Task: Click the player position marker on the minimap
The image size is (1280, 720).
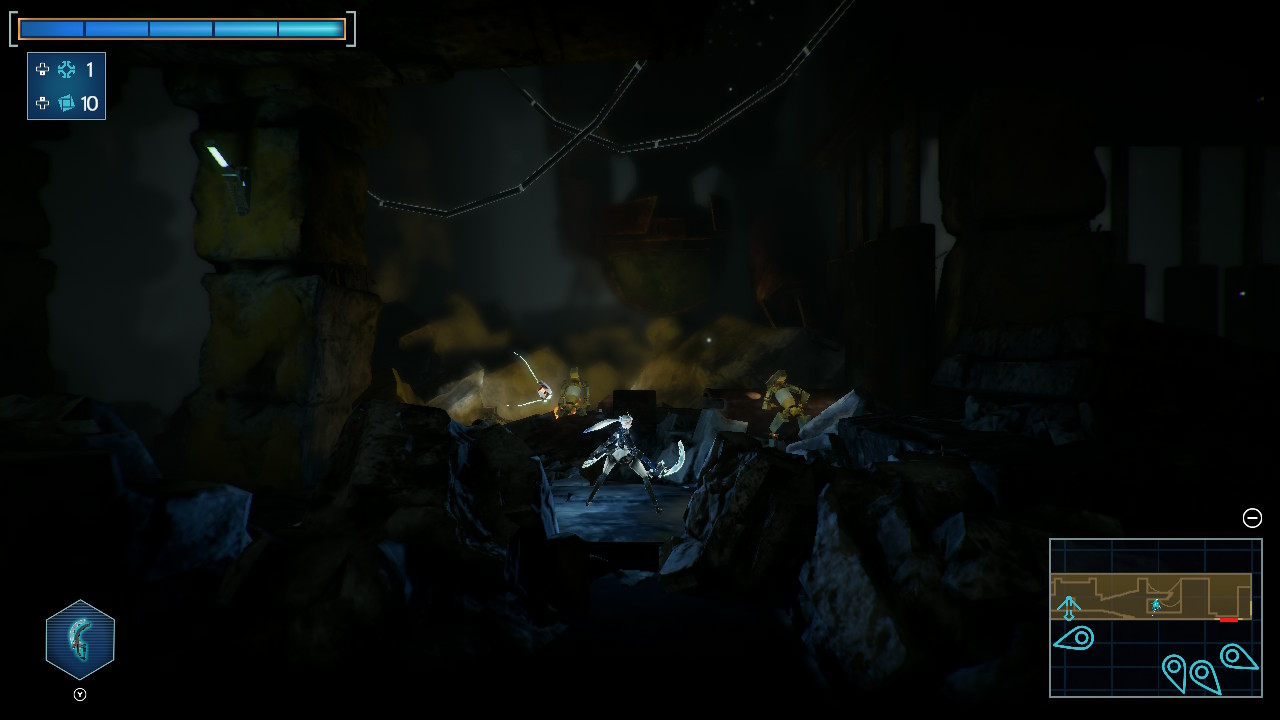Action: [1156, 605]
